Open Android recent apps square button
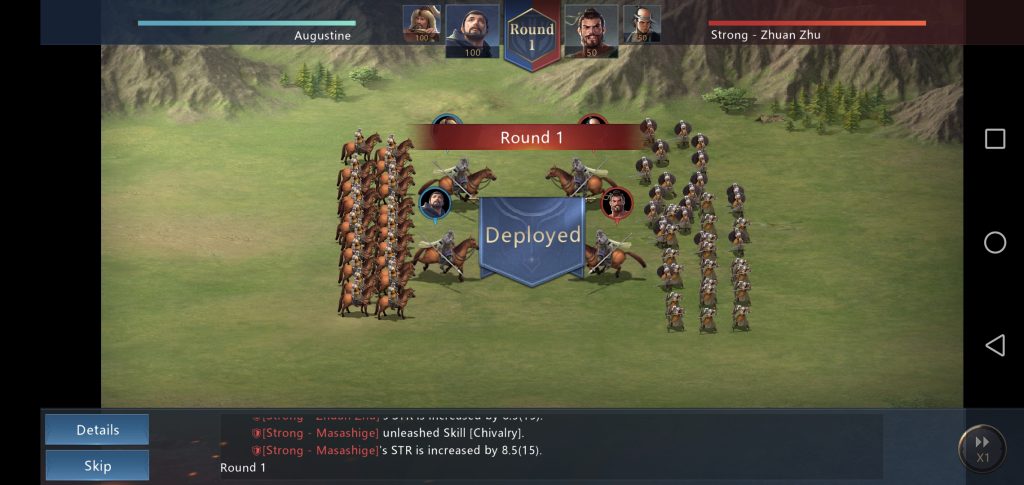Viewport: 1024px width, 485px height. pos(995,139)
